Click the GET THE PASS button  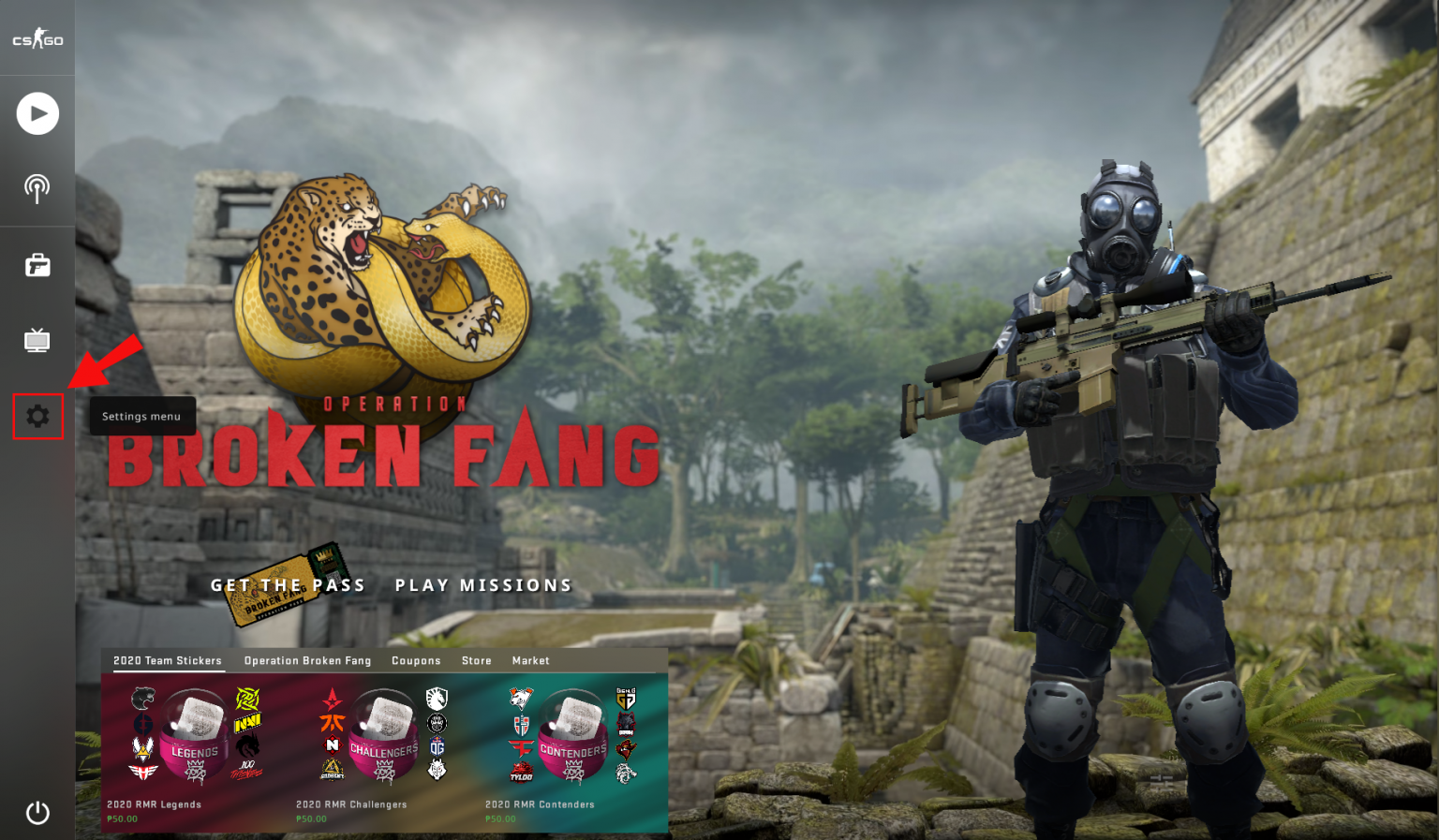tap(289, 584)
